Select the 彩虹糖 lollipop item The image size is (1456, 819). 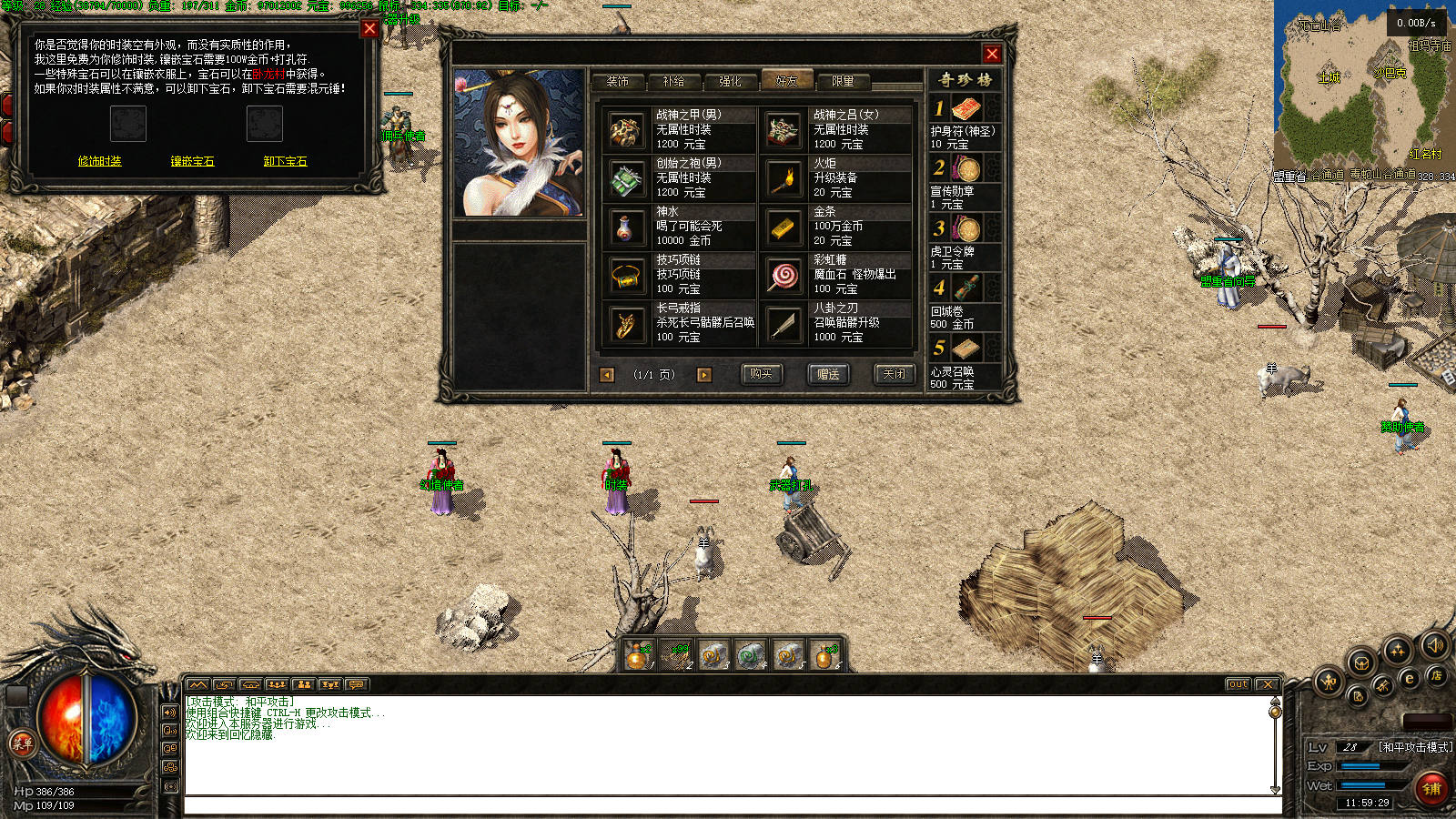(835, 275)
